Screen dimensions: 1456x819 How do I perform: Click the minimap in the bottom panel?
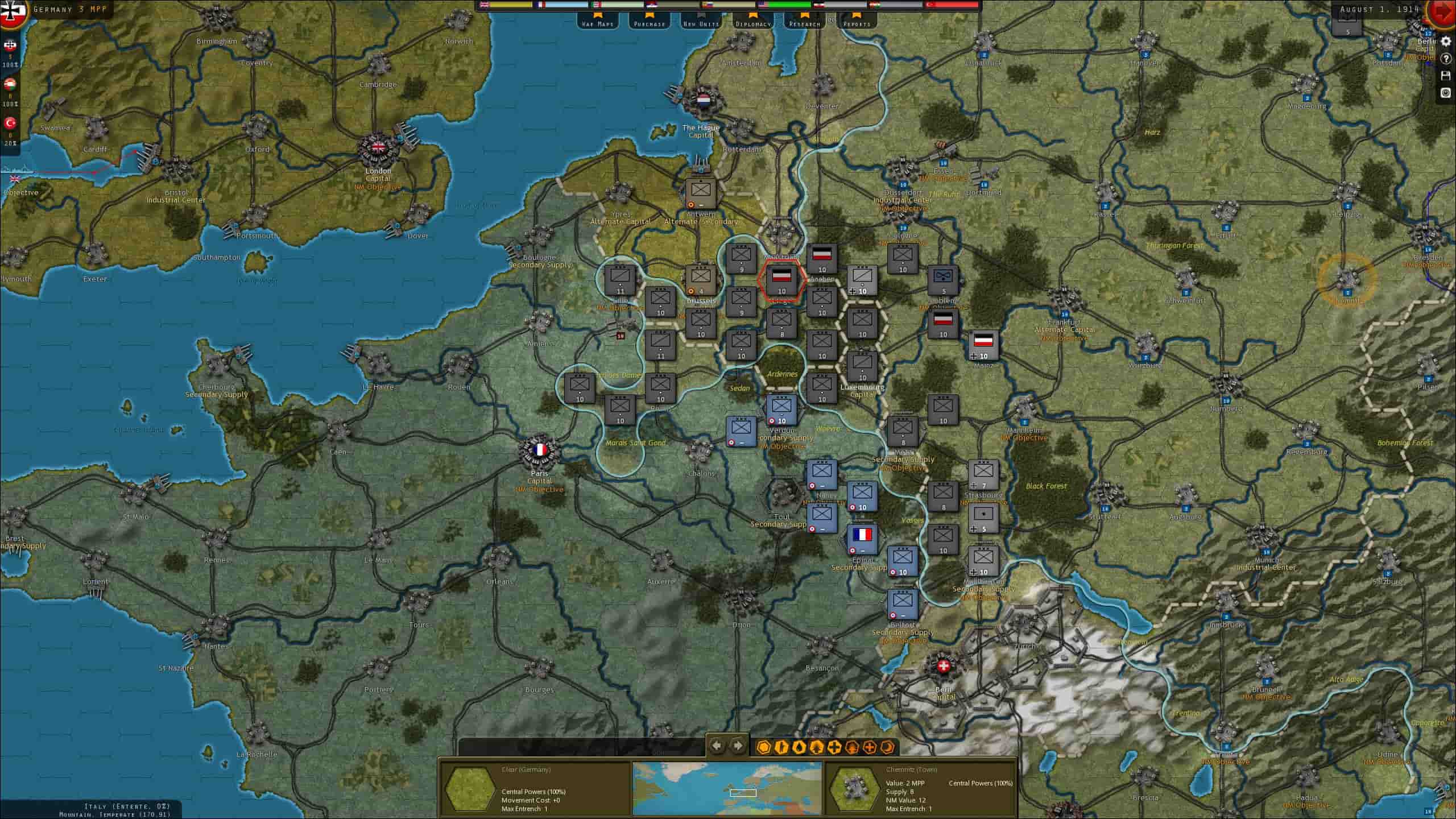[x=730, y=791]
